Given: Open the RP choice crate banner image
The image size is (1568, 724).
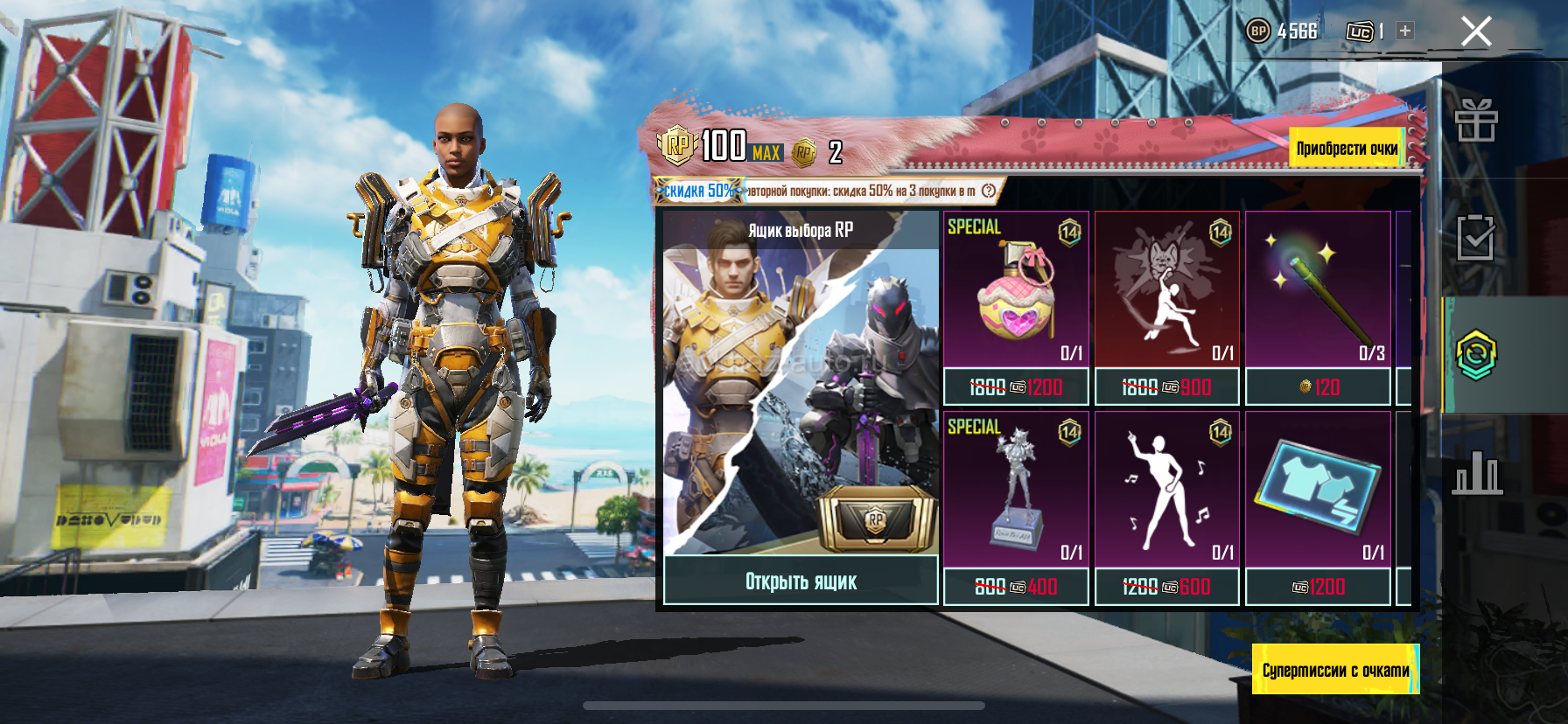Looking at the screenshot, I should coord(801,385).
